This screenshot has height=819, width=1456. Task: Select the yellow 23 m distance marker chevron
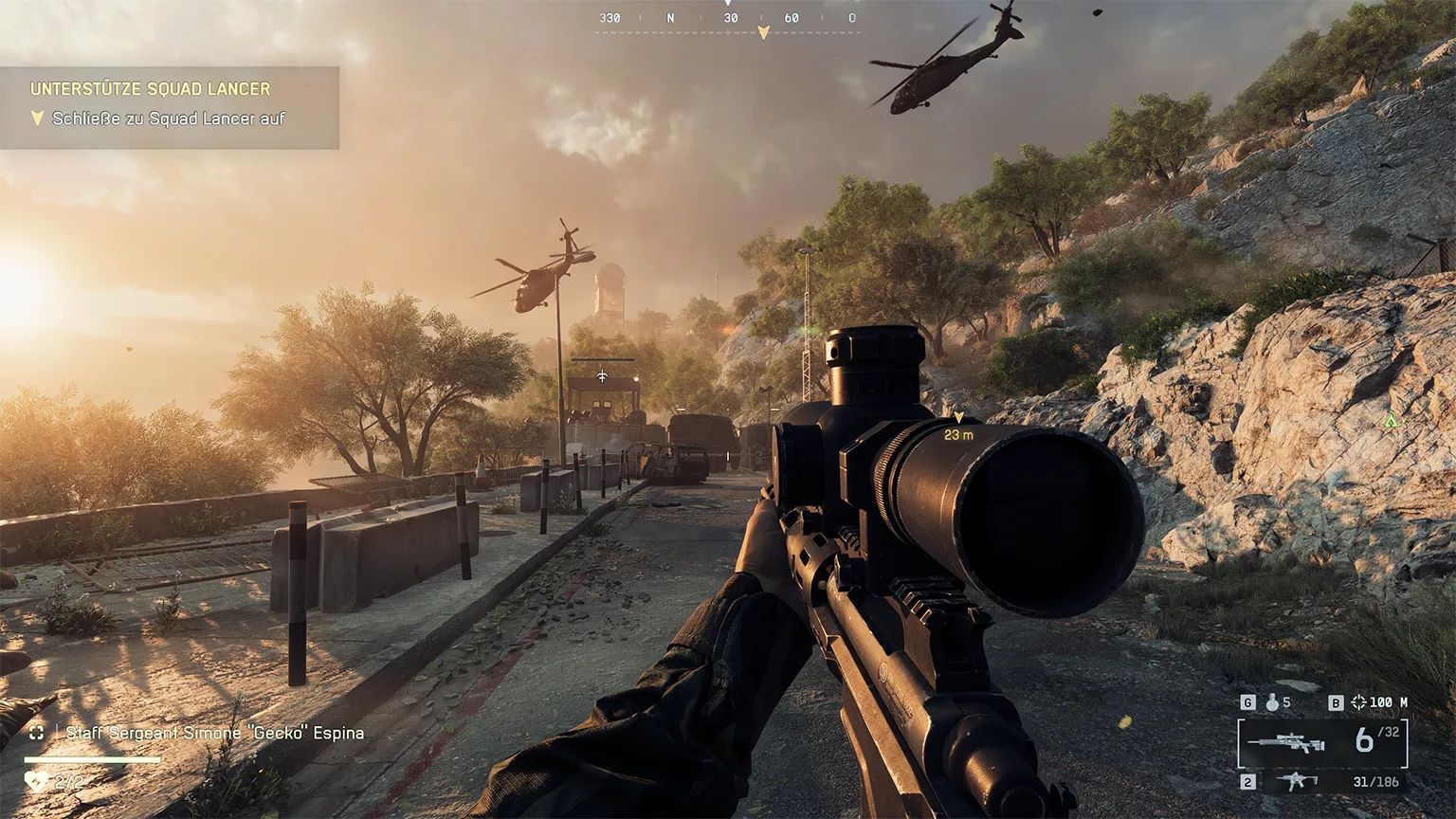[959, 417]
